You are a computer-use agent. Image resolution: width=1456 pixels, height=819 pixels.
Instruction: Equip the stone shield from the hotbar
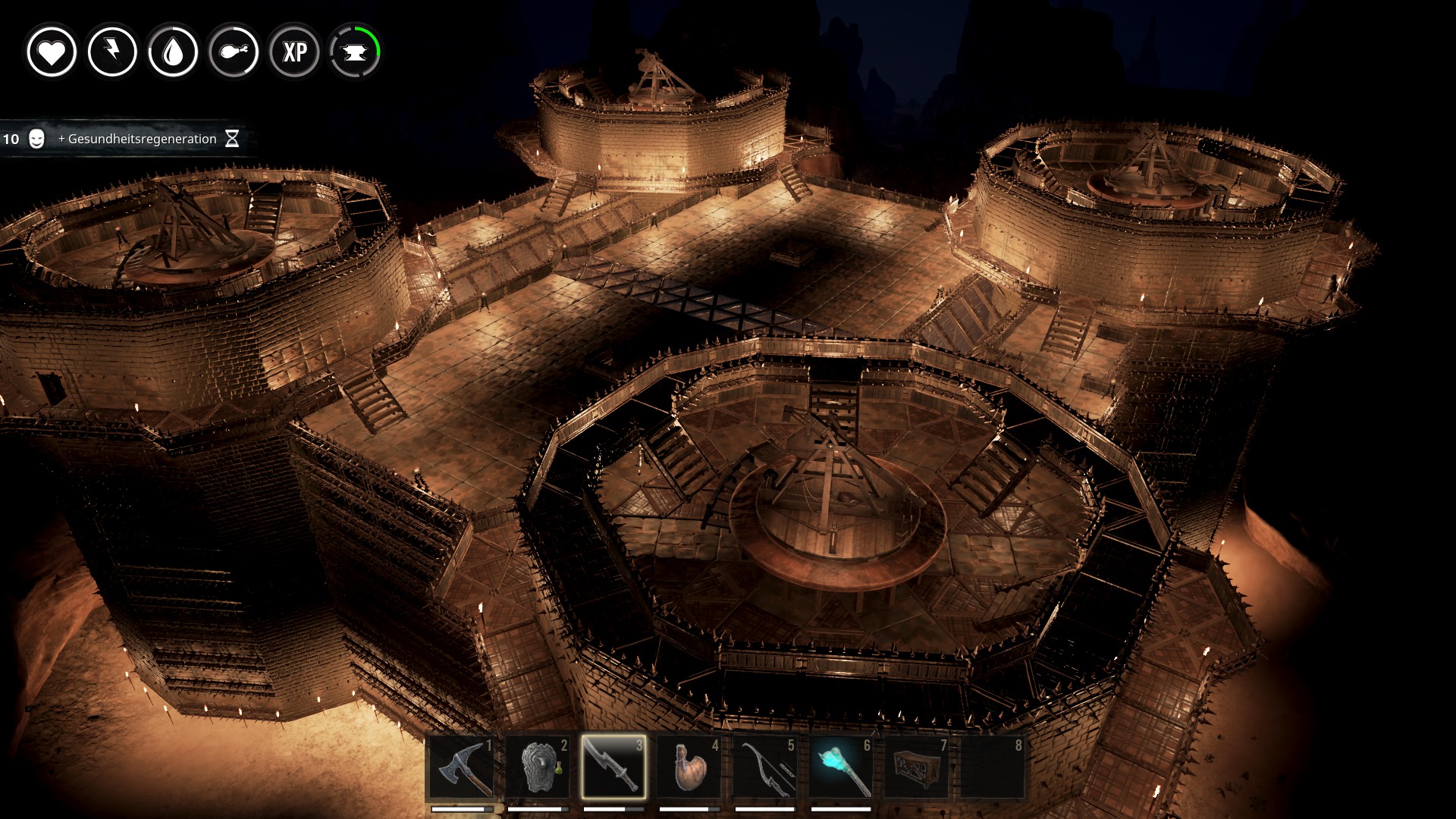pos(538,767)
